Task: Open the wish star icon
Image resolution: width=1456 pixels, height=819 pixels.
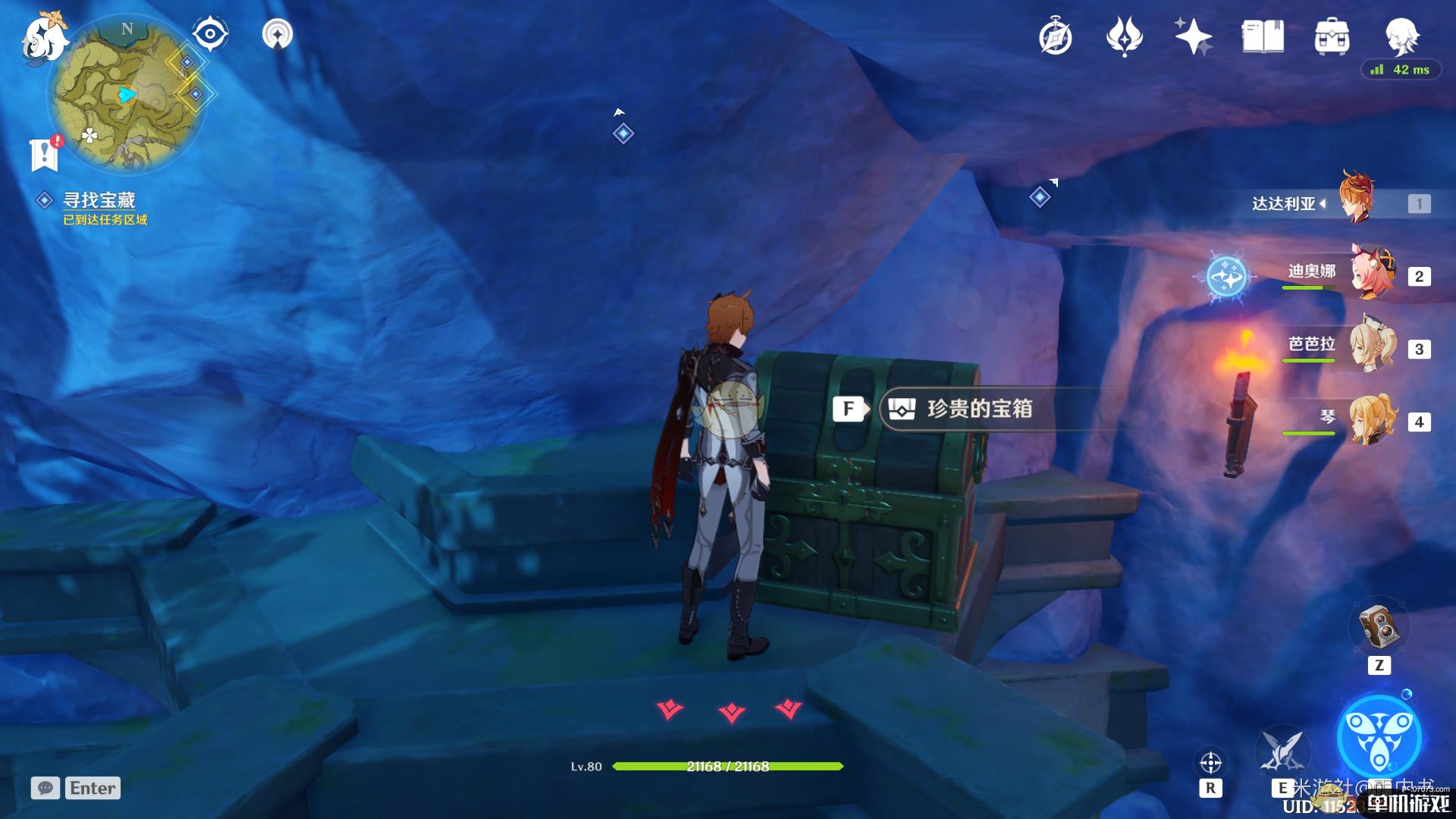Action: point(1193,37)
